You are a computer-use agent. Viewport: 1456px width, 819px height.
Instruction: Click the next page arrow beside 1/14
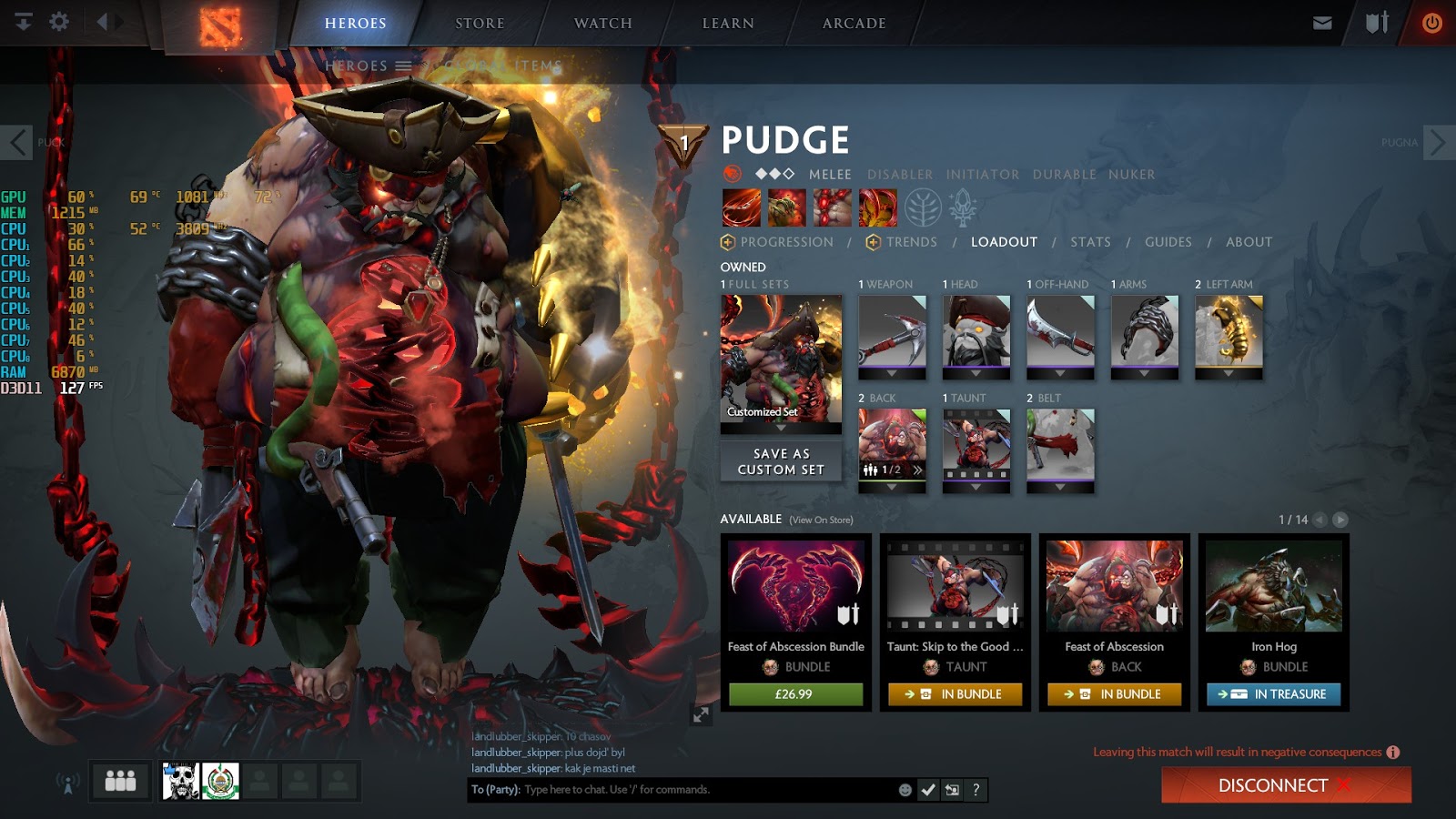(1340, 520)
